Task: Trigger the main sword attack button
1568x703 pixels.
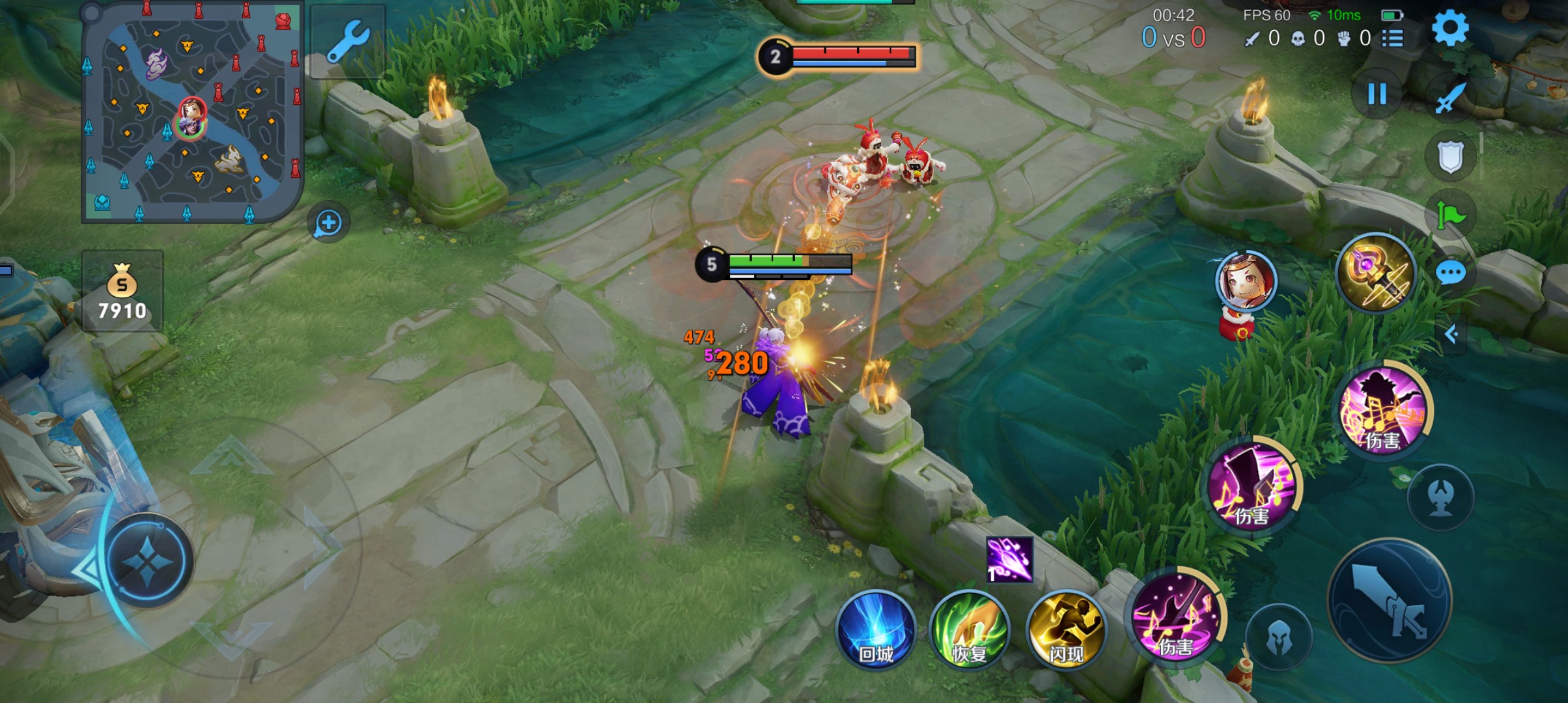Action: (x=1390, y=601)
